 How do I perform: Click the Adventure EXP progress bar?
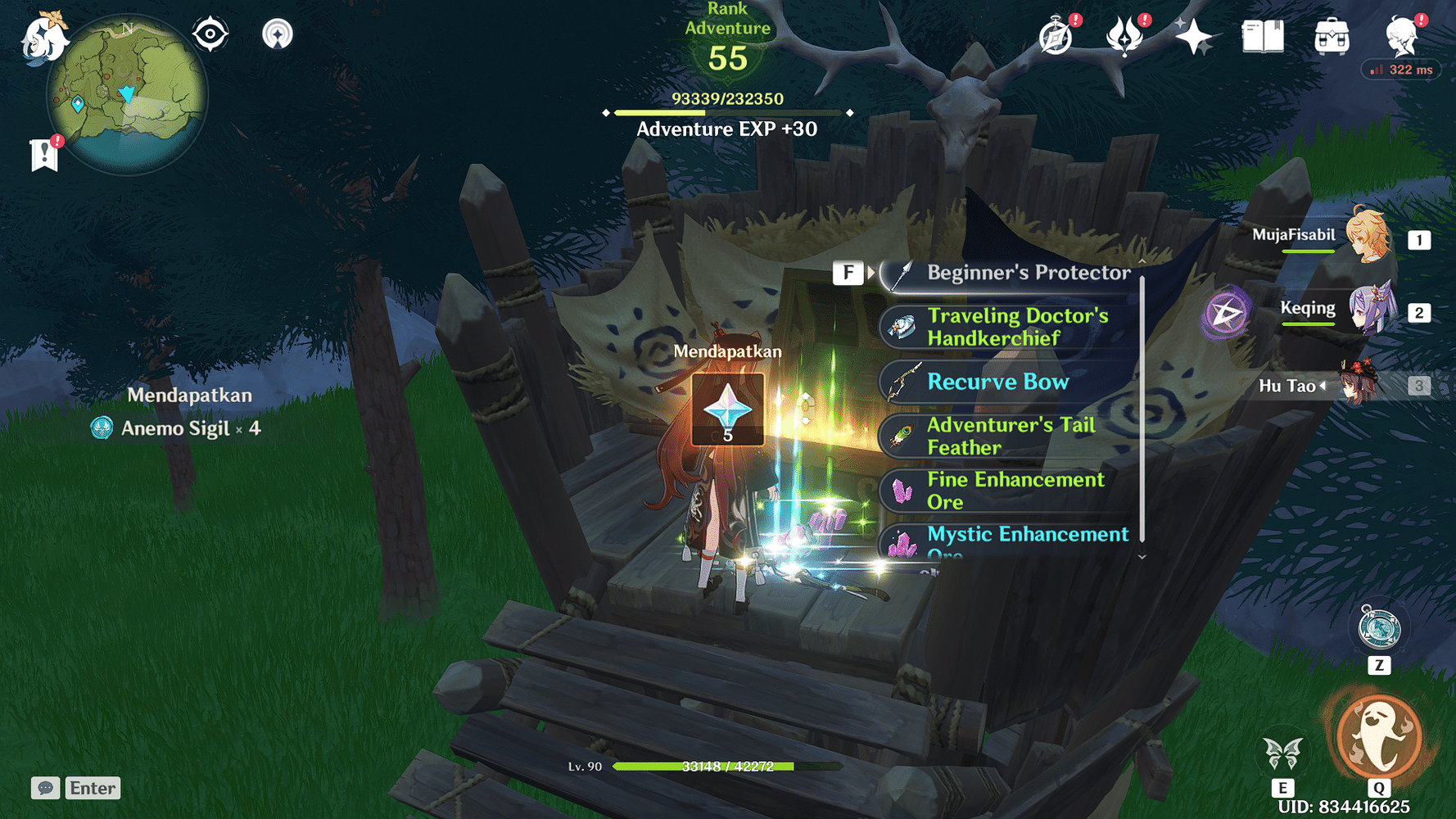pyautogui.click(x=727, y=112)
